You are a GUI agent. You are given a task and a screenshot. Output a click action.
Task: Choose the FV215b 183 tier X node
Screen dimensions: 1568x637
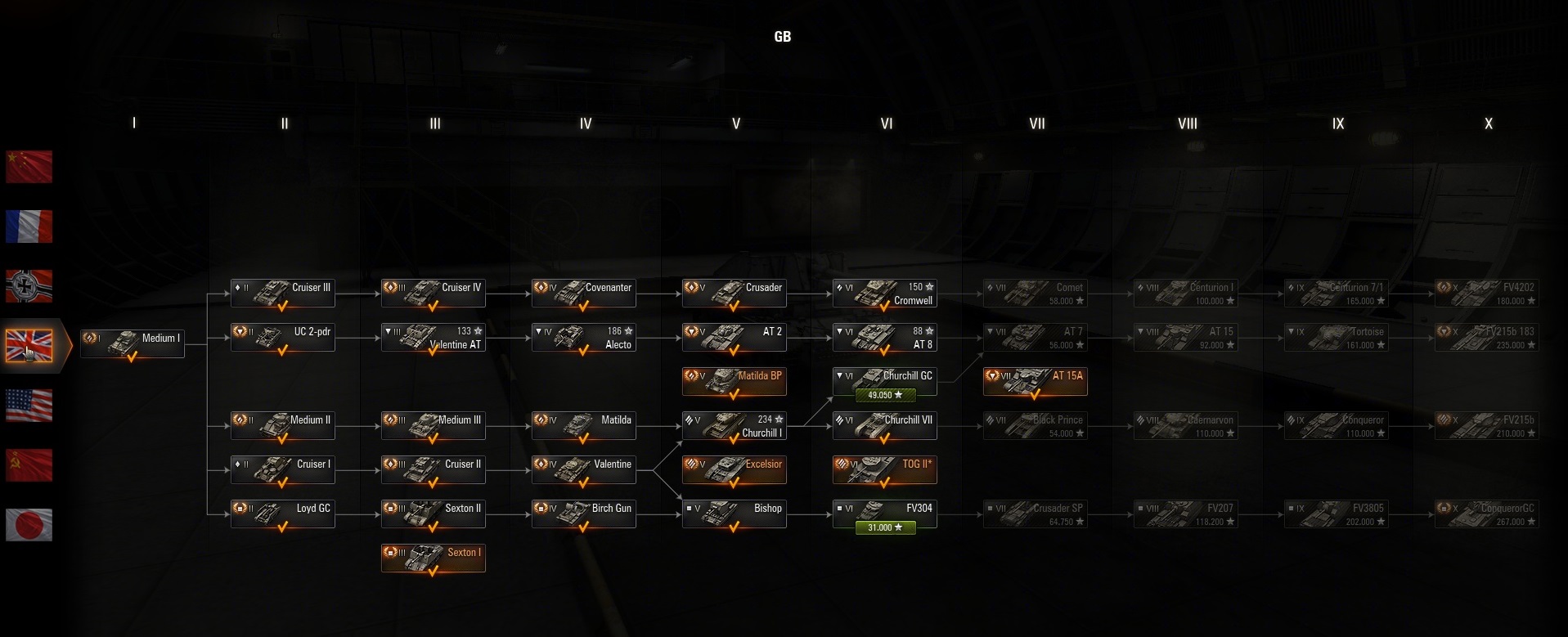(x=1487, y=338)
